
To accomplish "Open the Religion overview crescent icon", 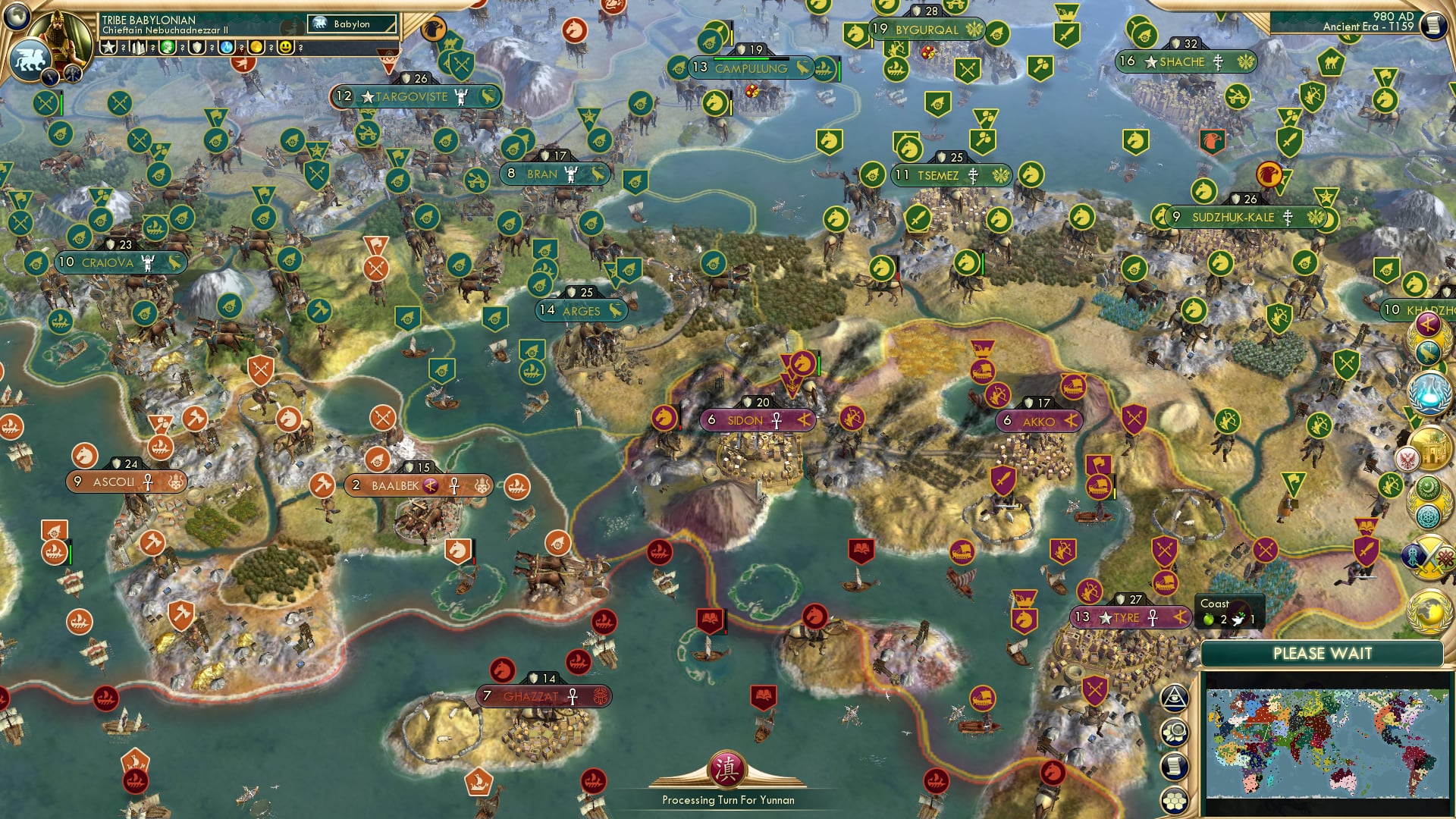I will click(x=1429, y=487).
